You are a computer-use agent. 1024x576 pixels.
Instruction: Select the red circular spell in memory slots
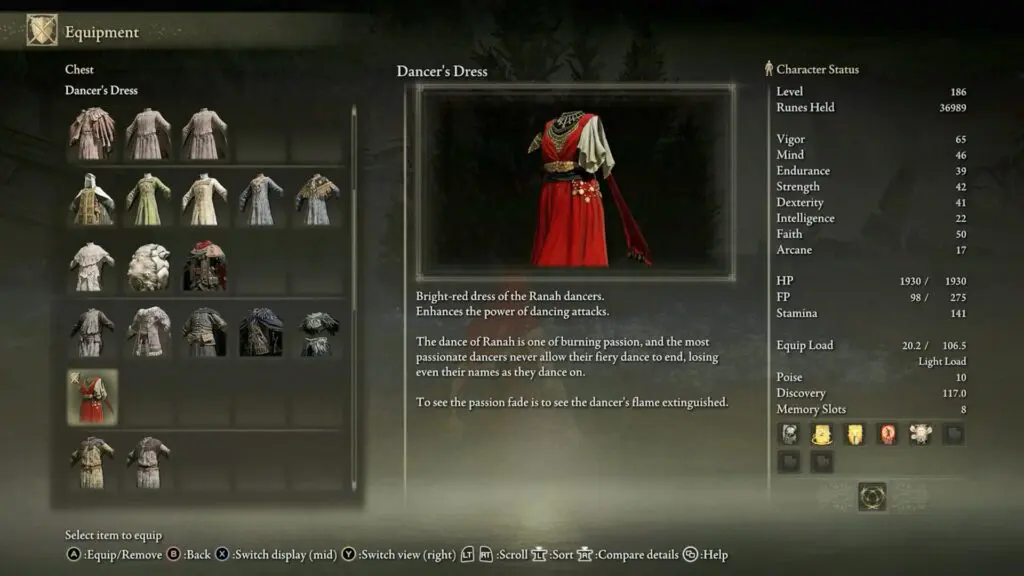tap(887, 434)
